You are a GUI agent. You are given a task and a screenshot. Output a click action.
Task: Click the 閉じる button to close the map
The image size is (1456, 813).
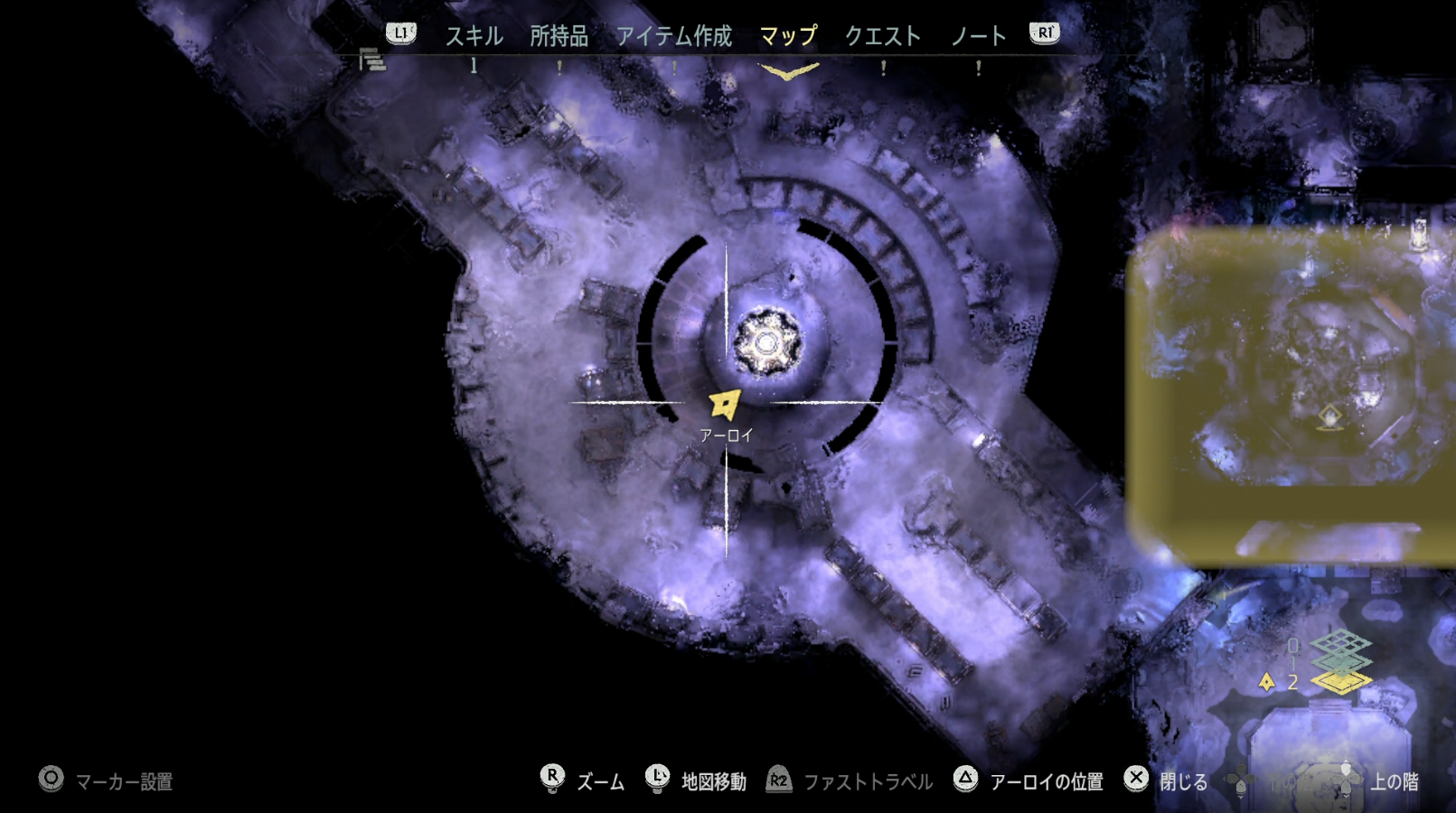tap(1175, 778)
